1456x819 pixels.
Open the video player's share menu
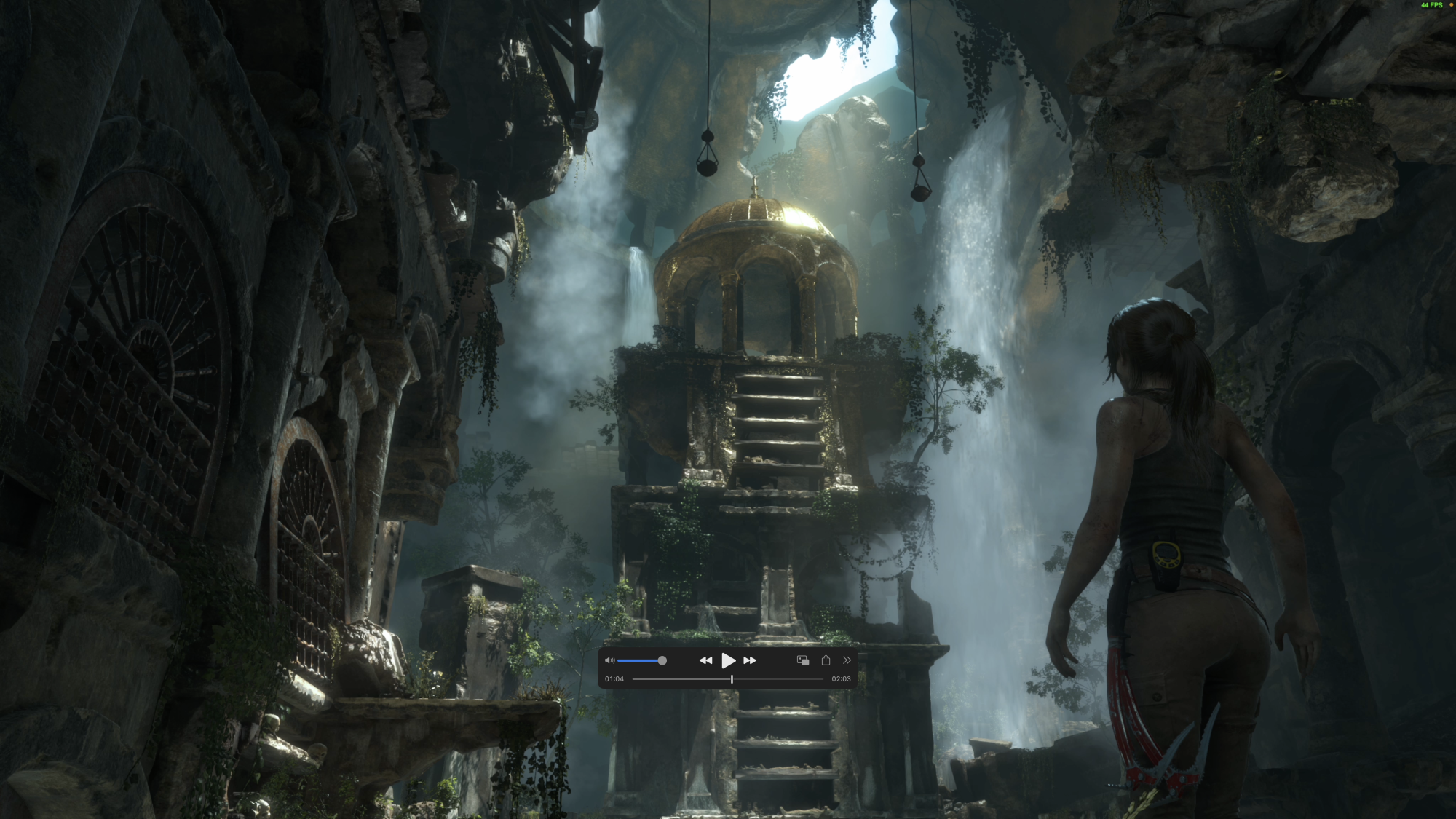click(x=826, y=660)
